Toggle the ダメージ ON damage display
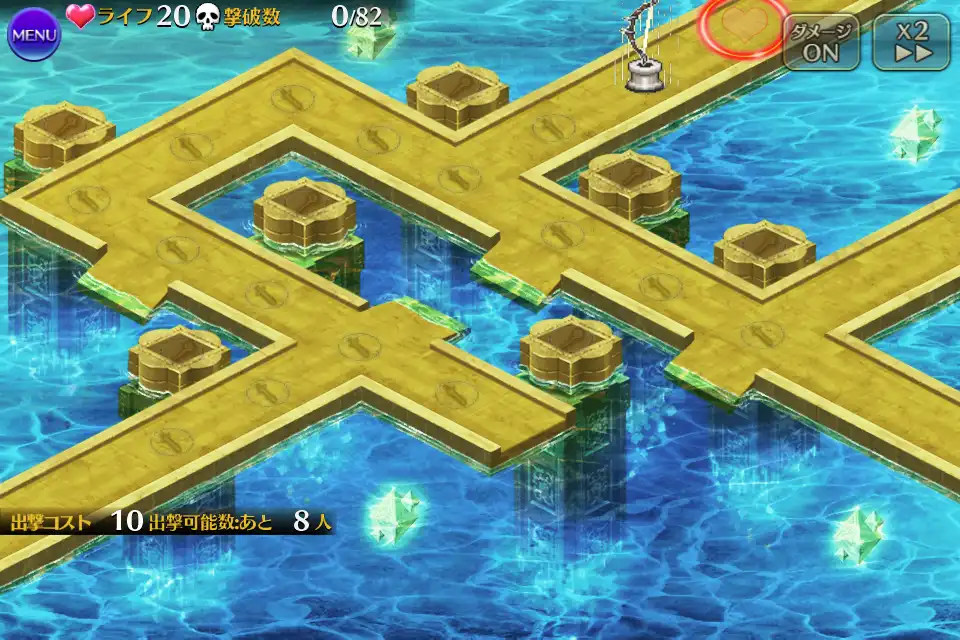This screenshot has height=640, width=960. 821,42
